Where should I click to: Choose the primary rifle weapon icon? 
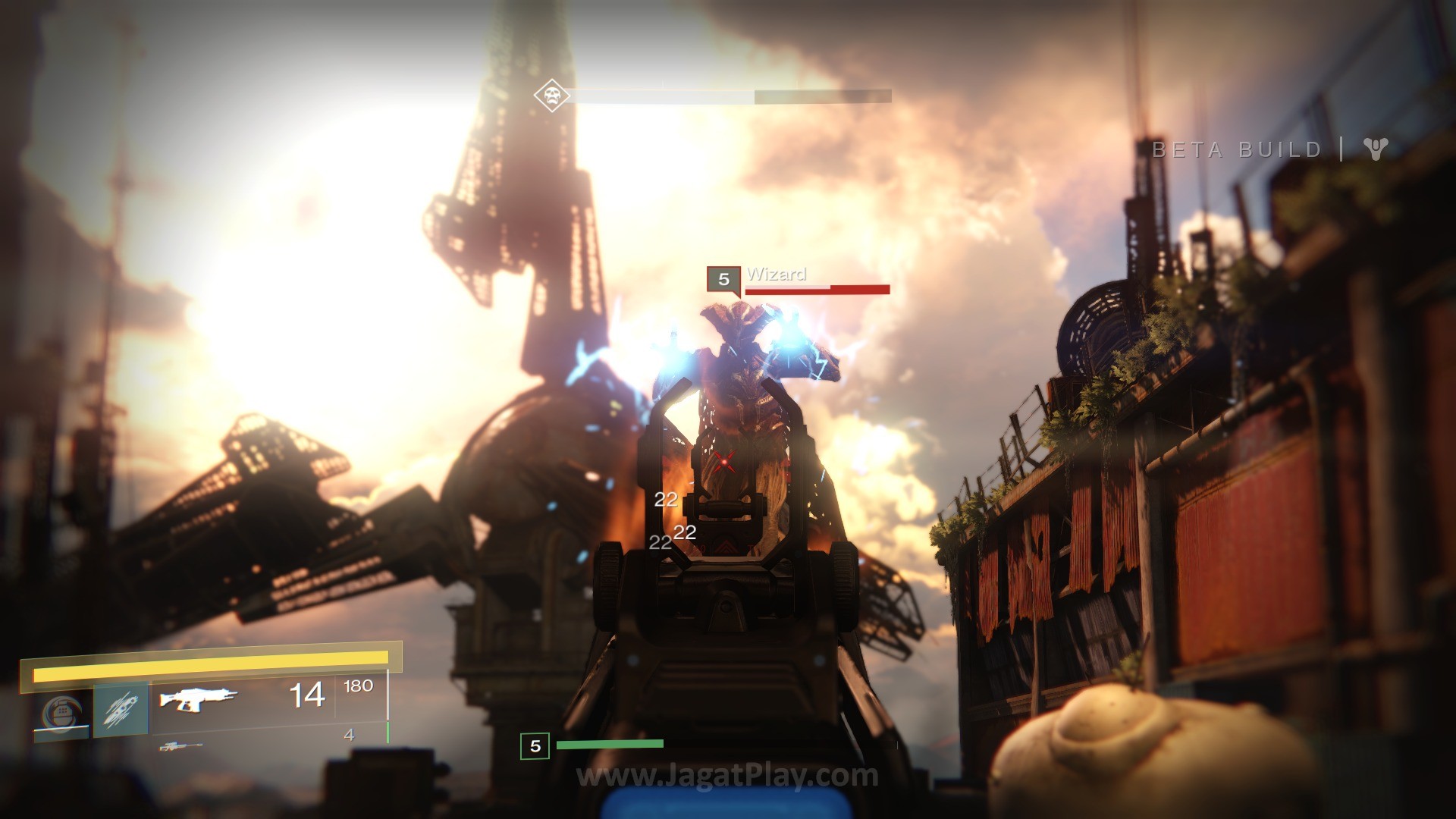199,698
